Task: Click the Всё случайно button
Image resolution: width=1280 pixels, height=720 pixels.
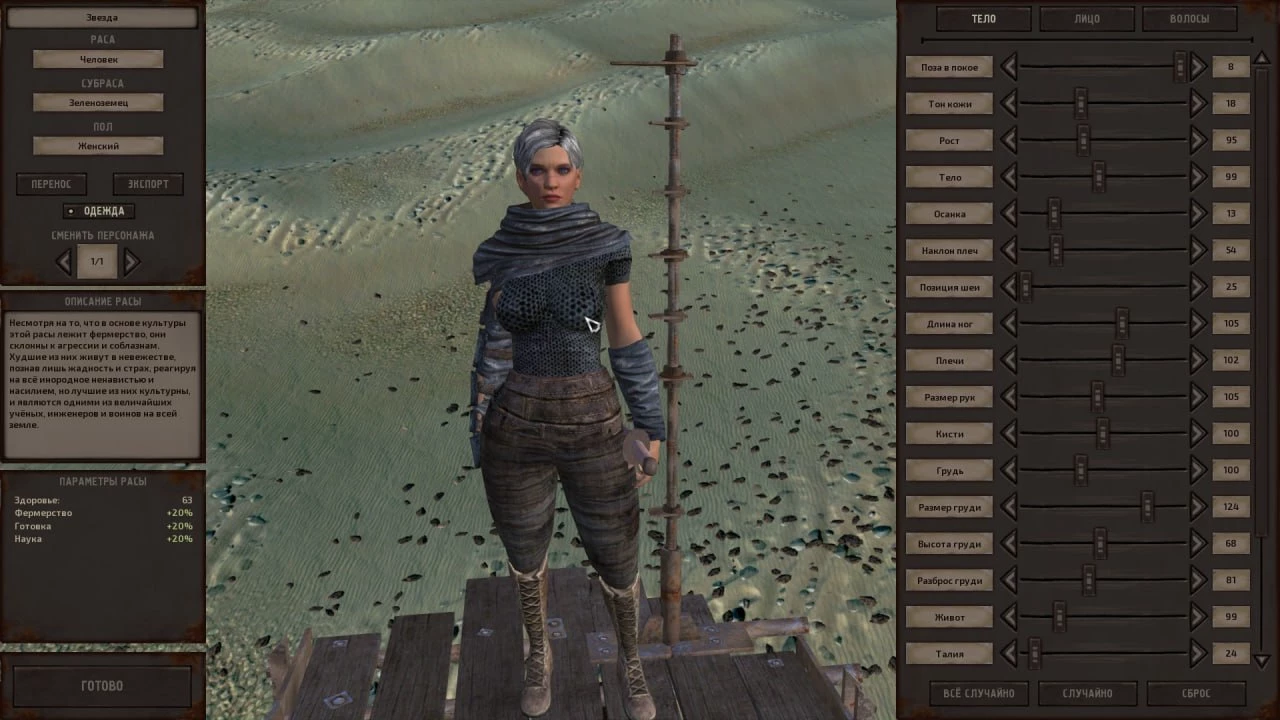Action: 978,693
